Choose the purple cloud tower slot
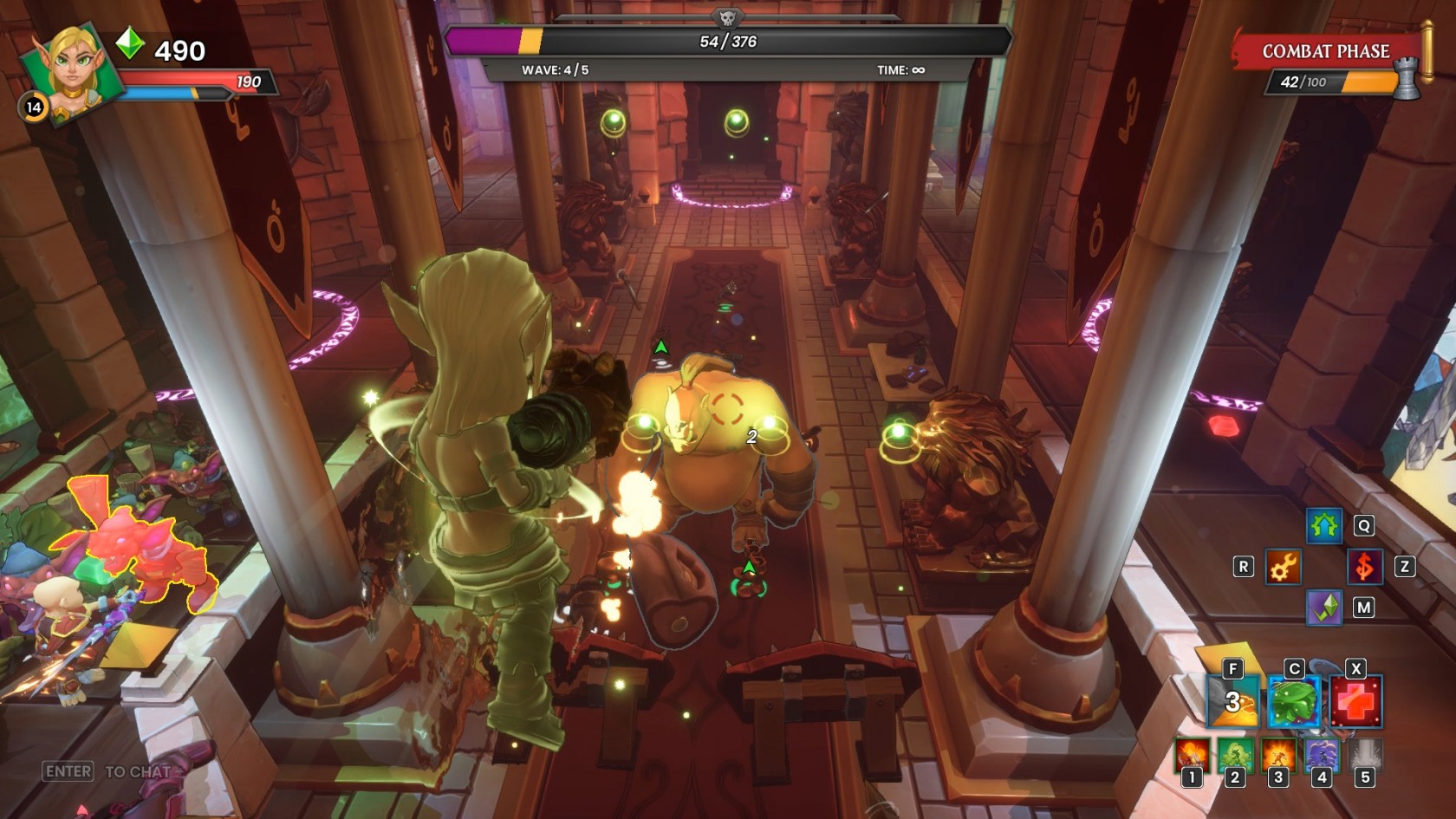Viewport: 1456px width, 819px height. tap(1321, 755)
